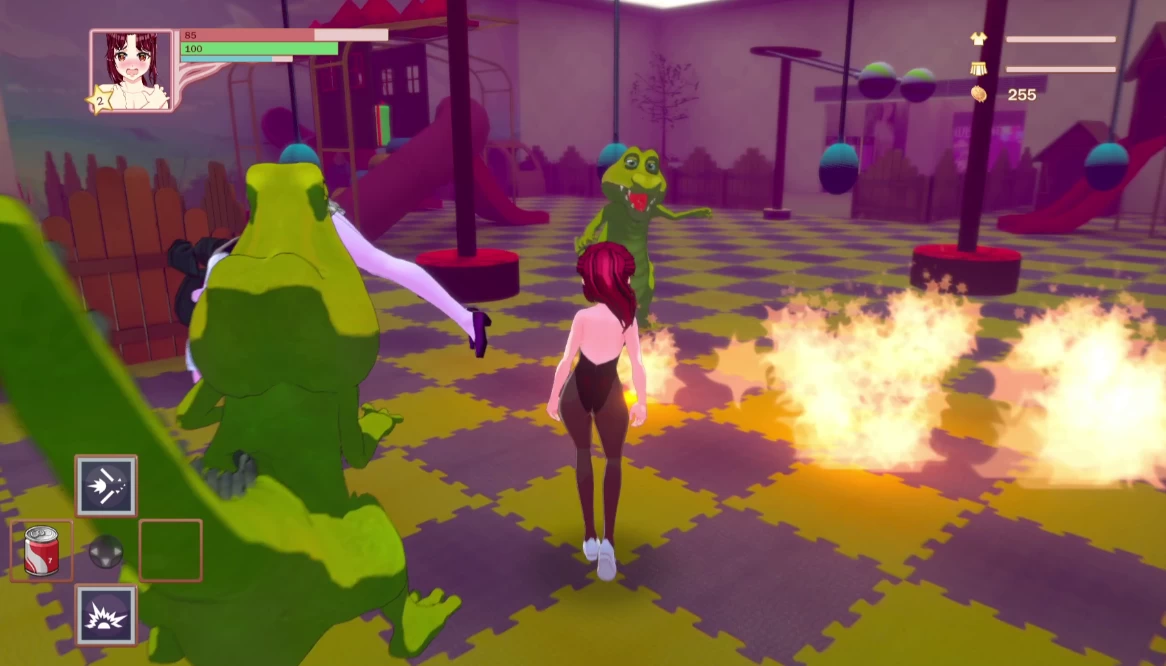Activate the burst shot skill icon
This screenshot has width=1166, height=666.
tap(106, 486)
